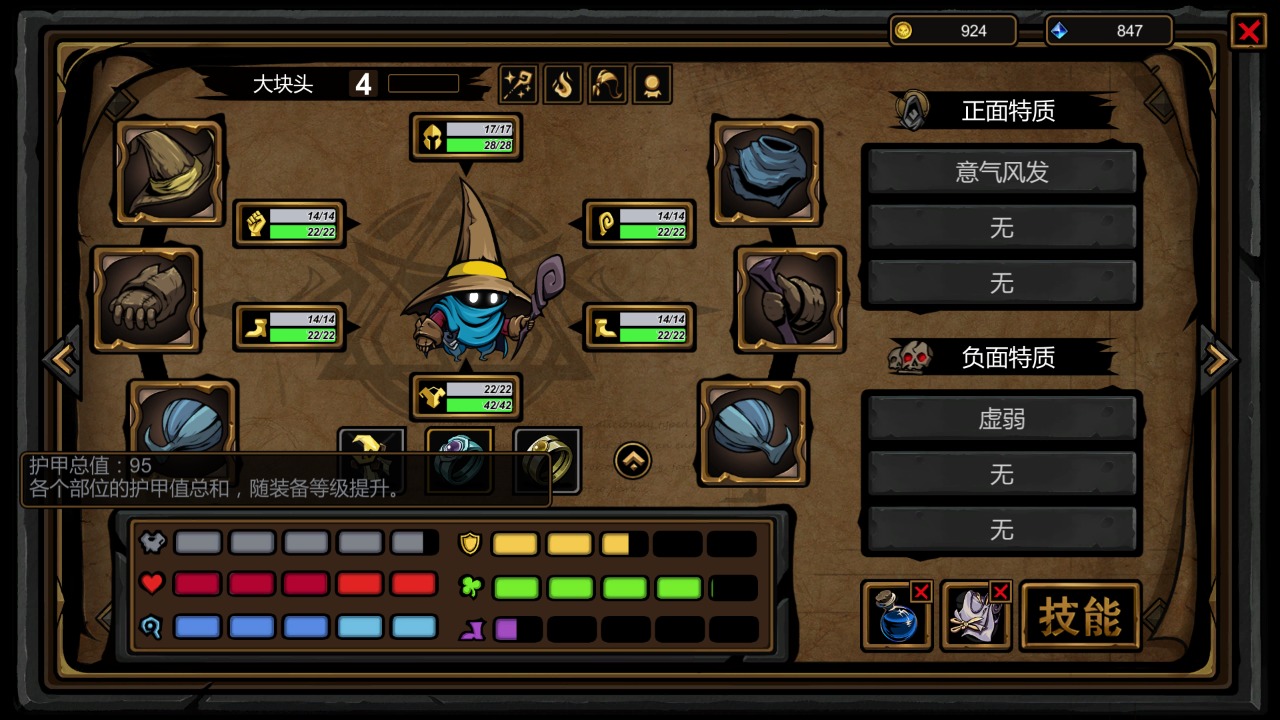Image resolution: width=1280 pixels, height=720 pixels.
Task: Open the 技能 skills panel
Action: (x=1080, y=616)
